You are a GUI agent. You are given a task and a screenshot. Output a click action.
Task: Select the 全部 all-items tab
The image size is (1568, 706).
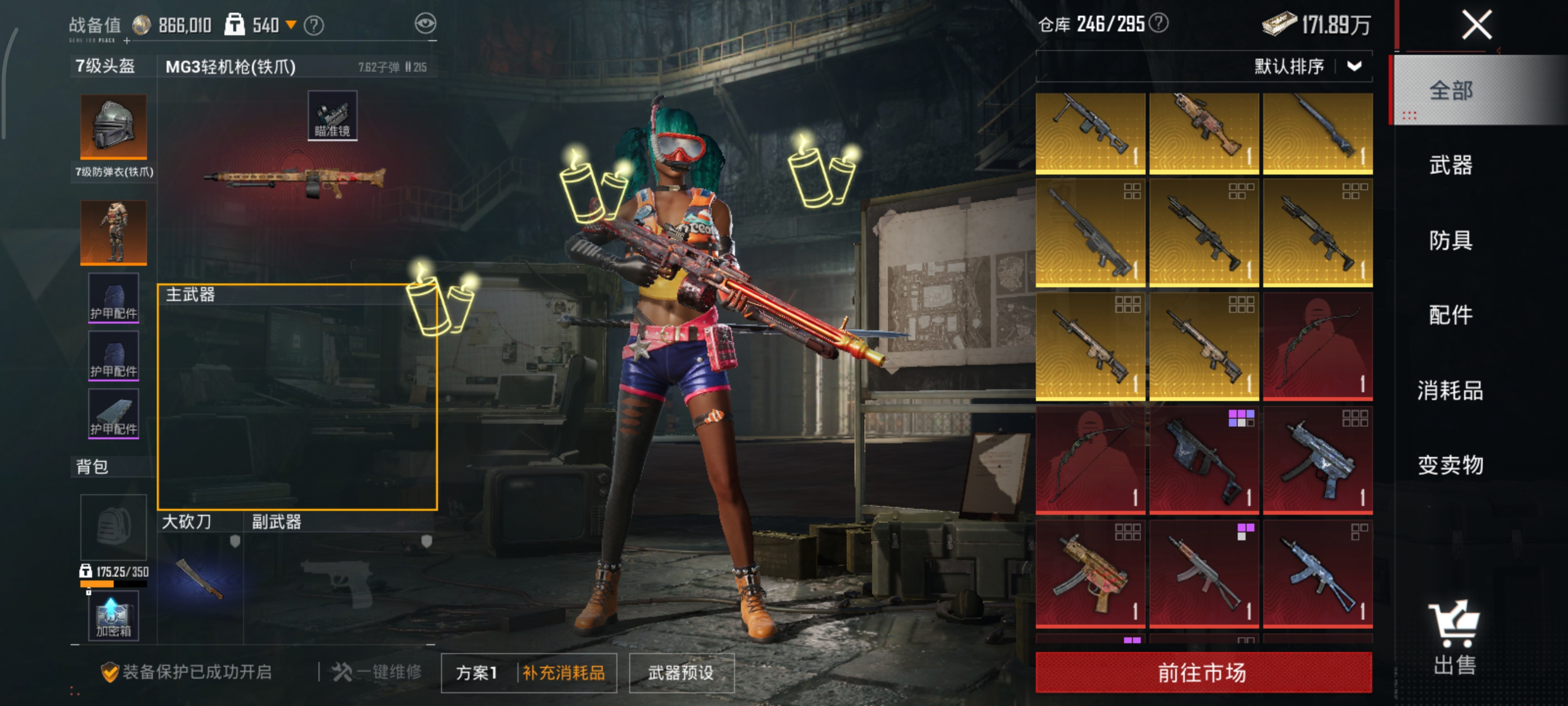(1450, 91)
